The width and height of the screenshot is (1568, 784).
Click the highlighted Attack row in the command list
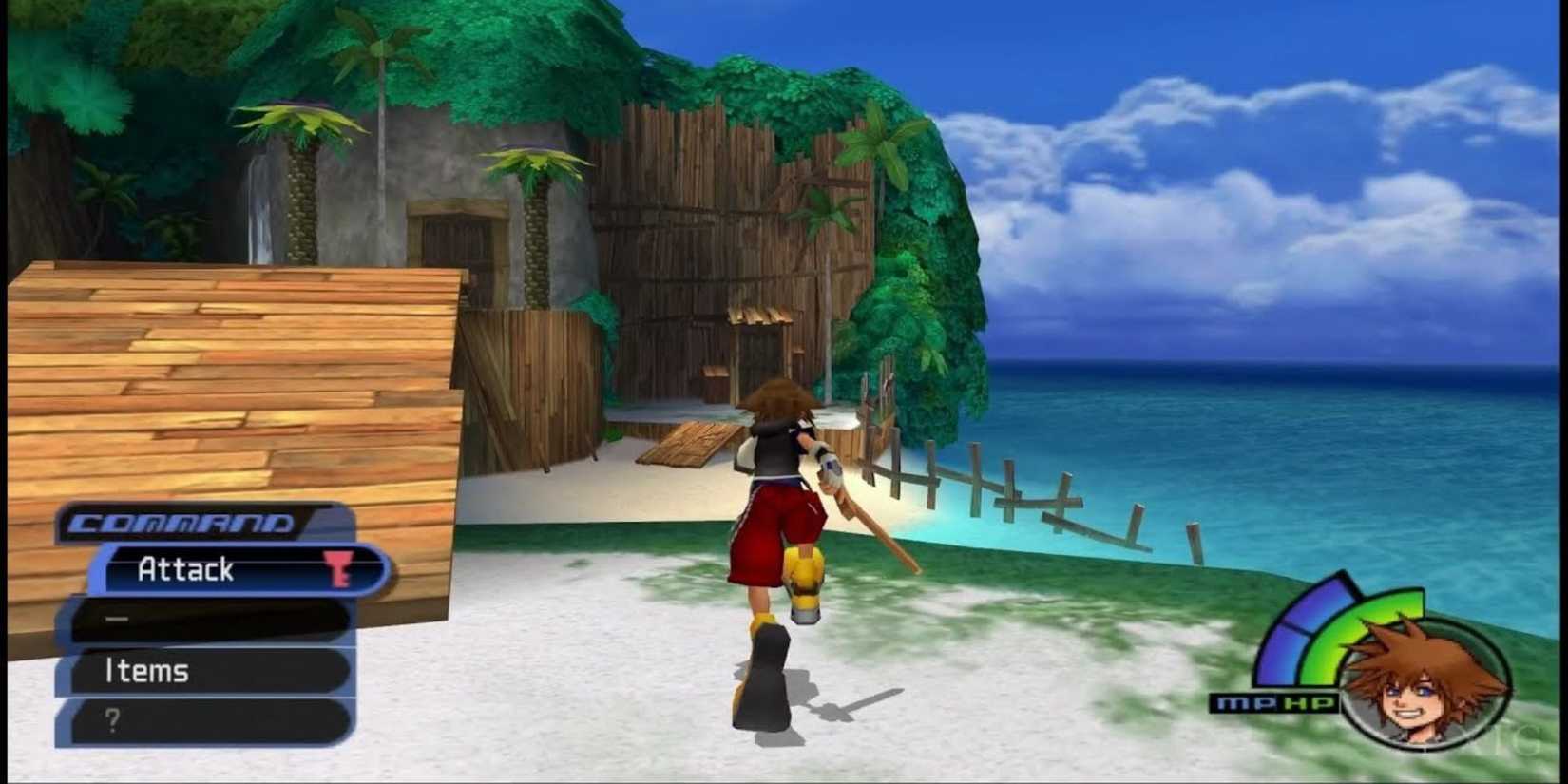tap(219, 569)
